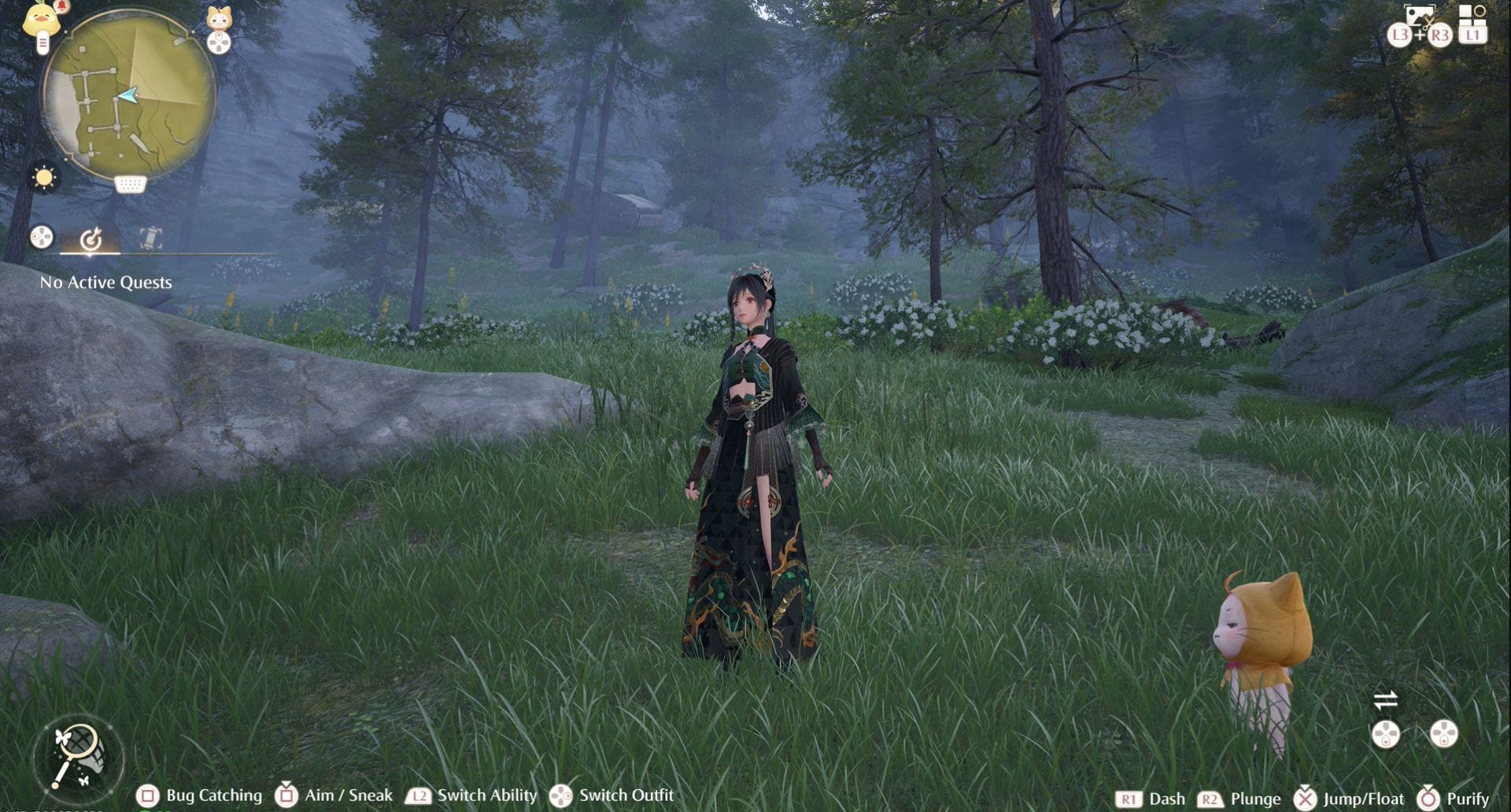
Task: Open the grid menu icon
Action: pyautogui.click(x=1472, y=15)
